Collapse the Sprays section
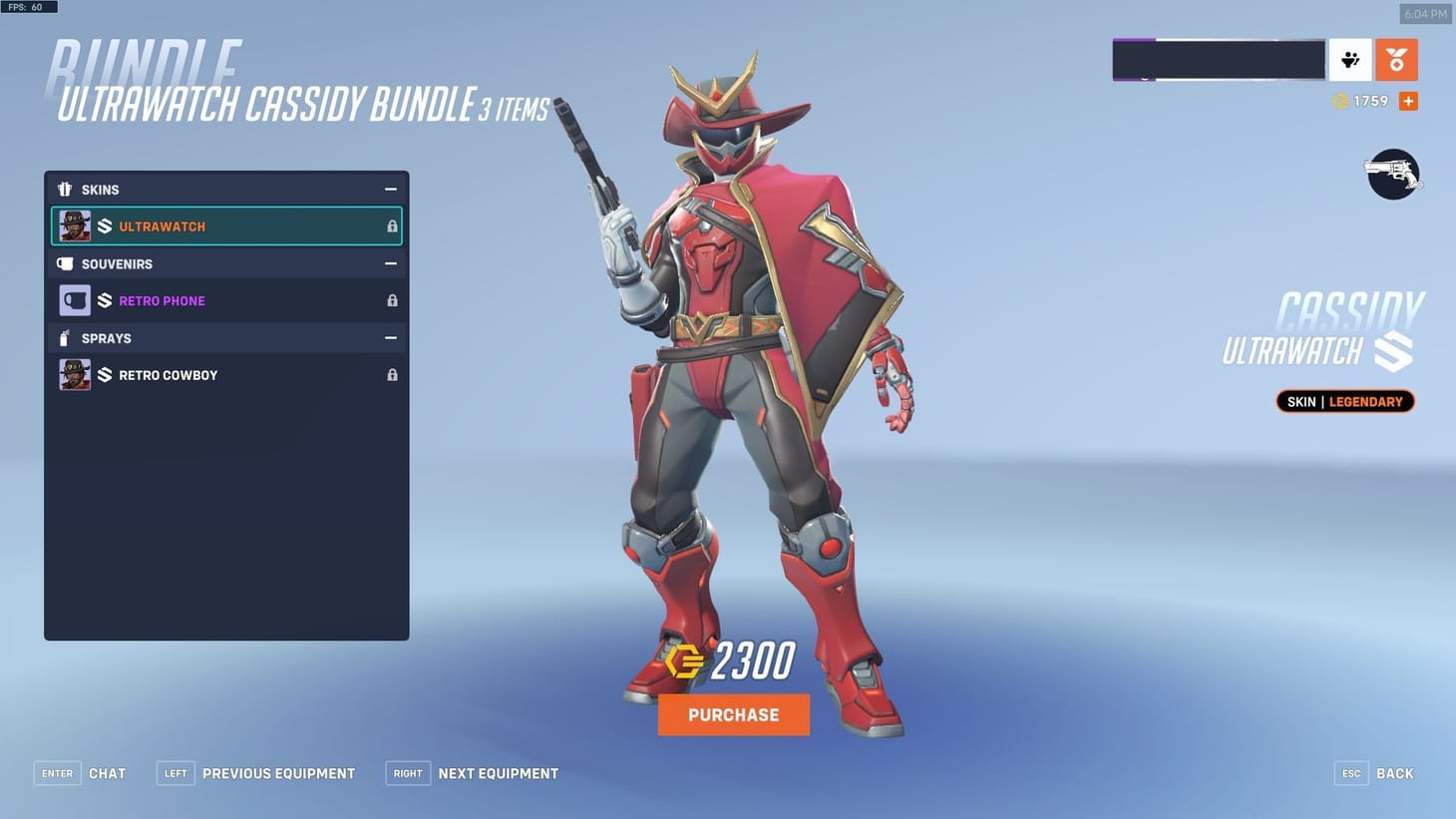The image size is (1456, 819). pyautogui.click(x=390, y=338)
